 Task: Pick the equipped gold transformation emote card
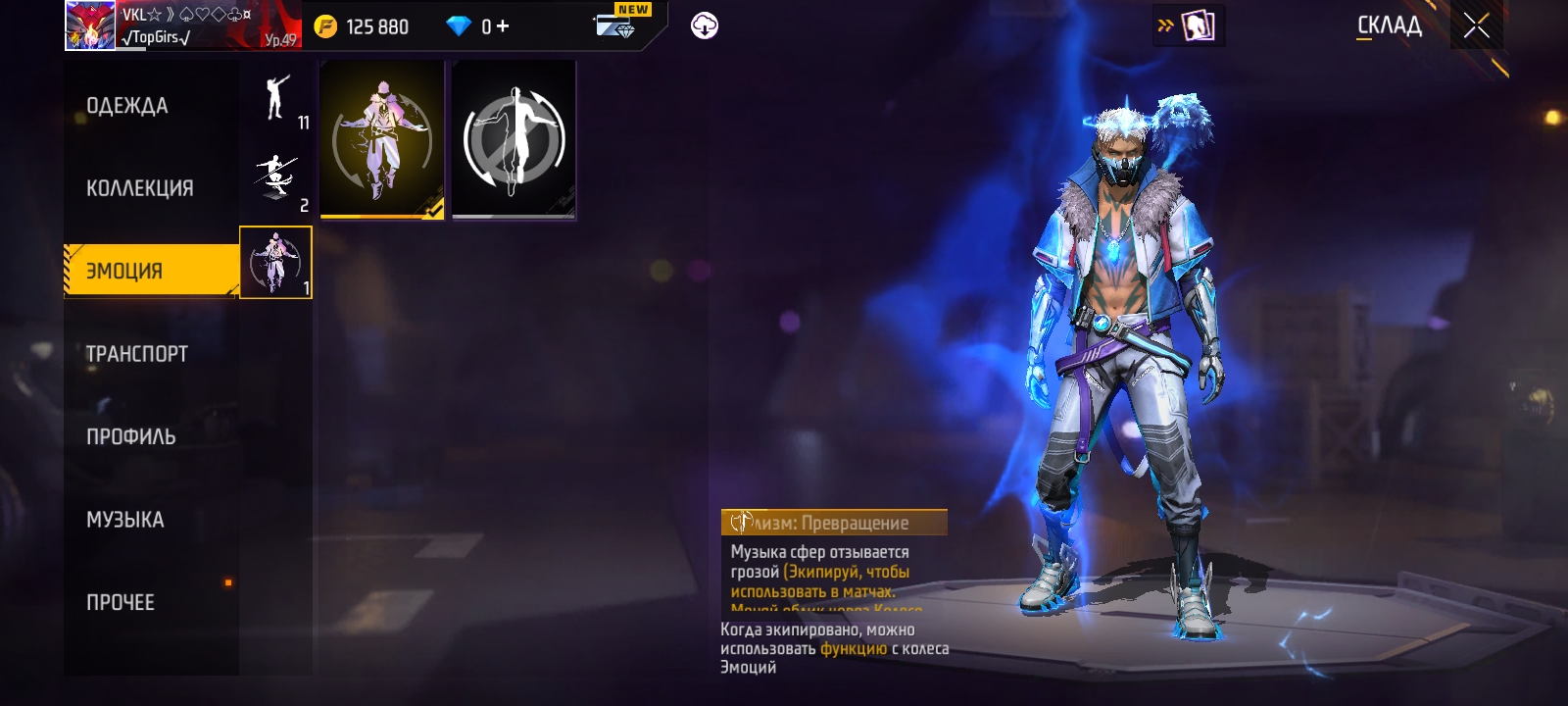coord(382,140)
